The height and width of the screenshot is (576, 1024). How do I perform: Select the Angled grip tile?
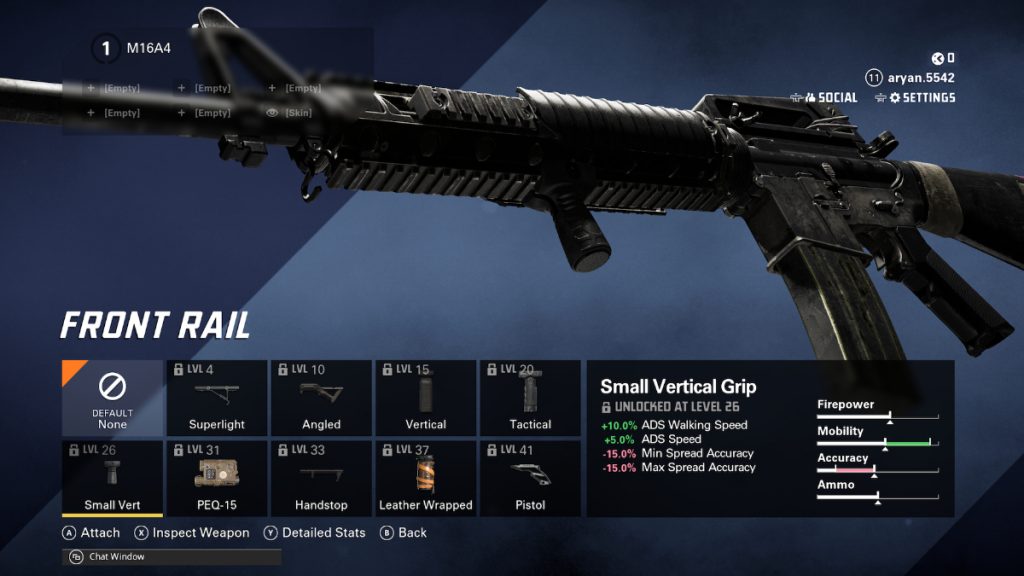pyautogui.click(x=321, y=398)
